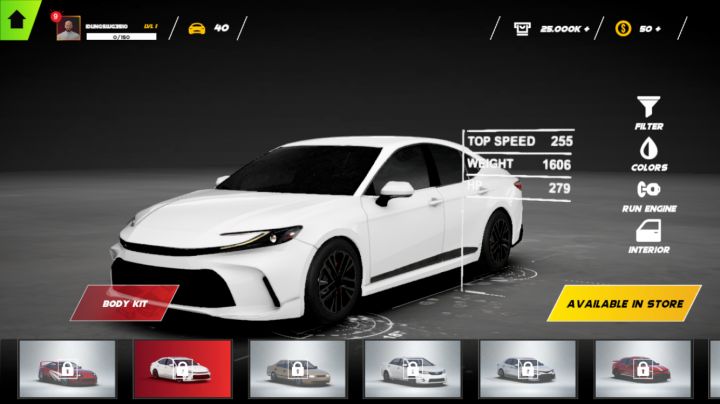Select the locked red and blue race car thumbnail
Viewport: 720px width, 404px height.
click(x=66, y=369)
